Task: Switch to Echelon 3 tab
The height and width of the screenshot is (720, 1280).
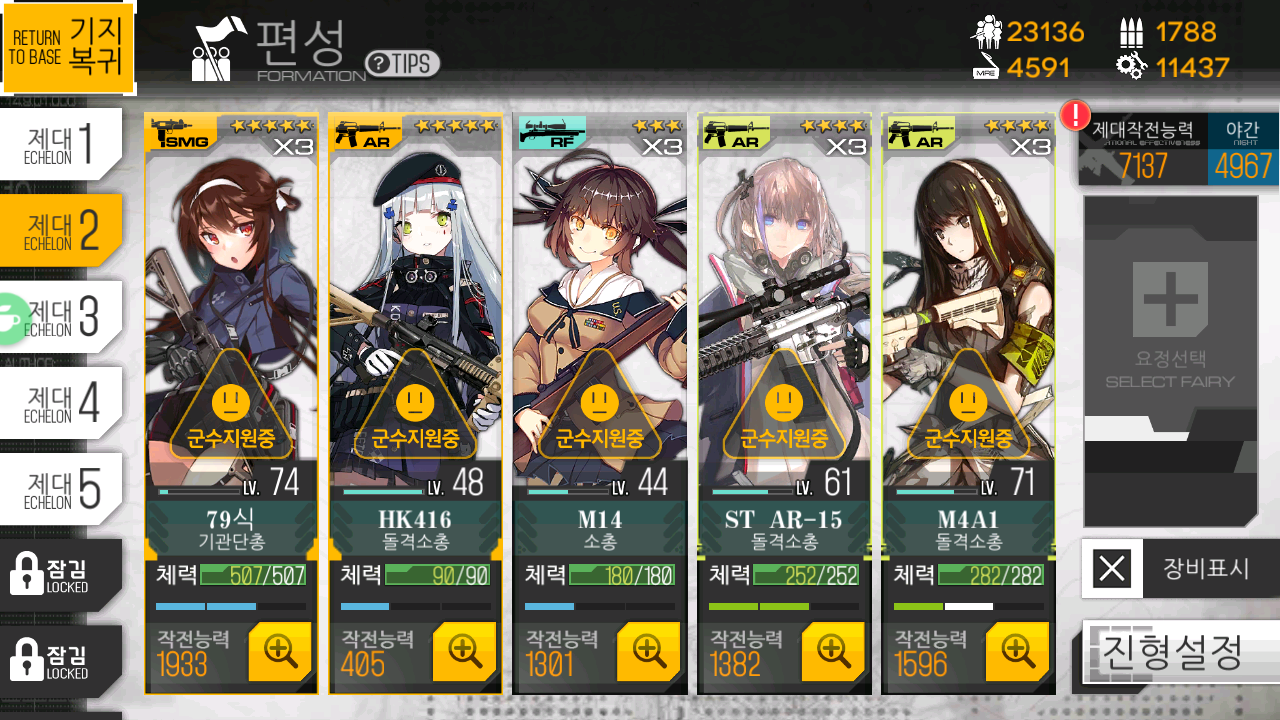Action: click(63, 316)
